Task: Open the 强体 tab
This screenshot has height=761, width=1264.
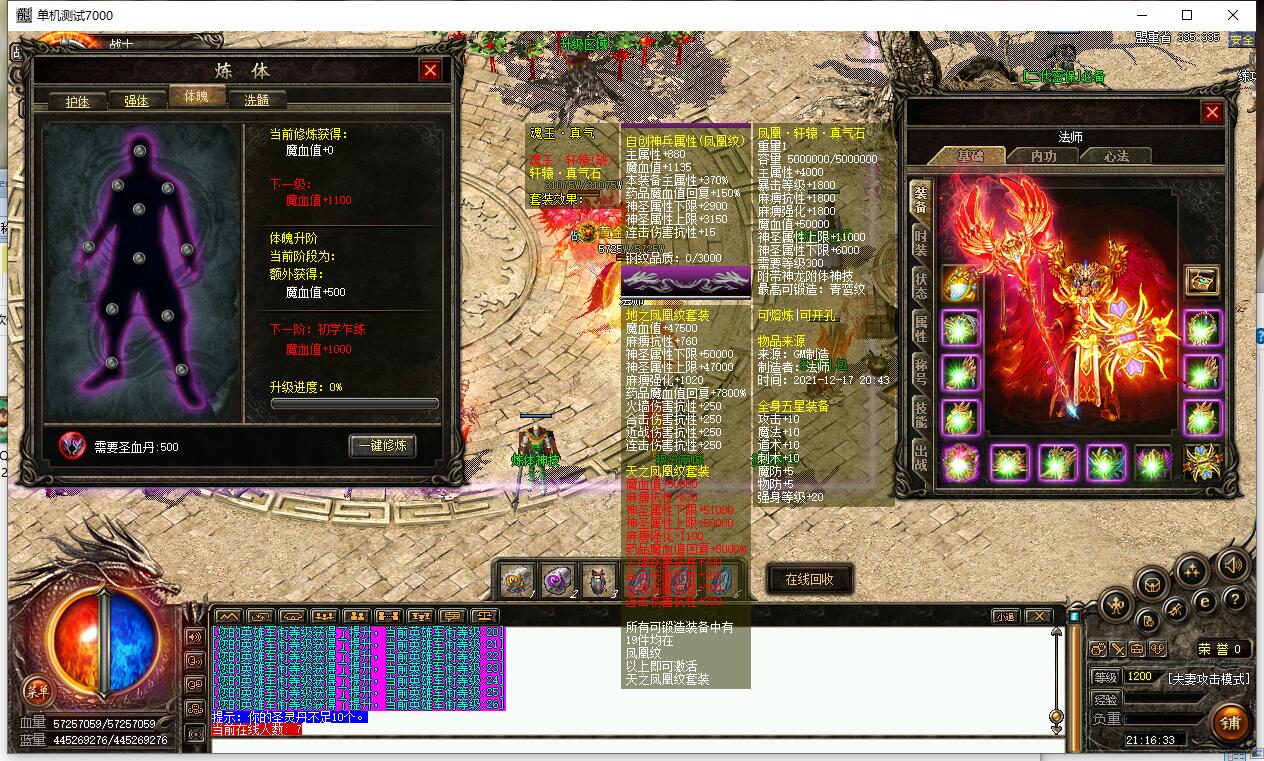Action: (136, 101)
